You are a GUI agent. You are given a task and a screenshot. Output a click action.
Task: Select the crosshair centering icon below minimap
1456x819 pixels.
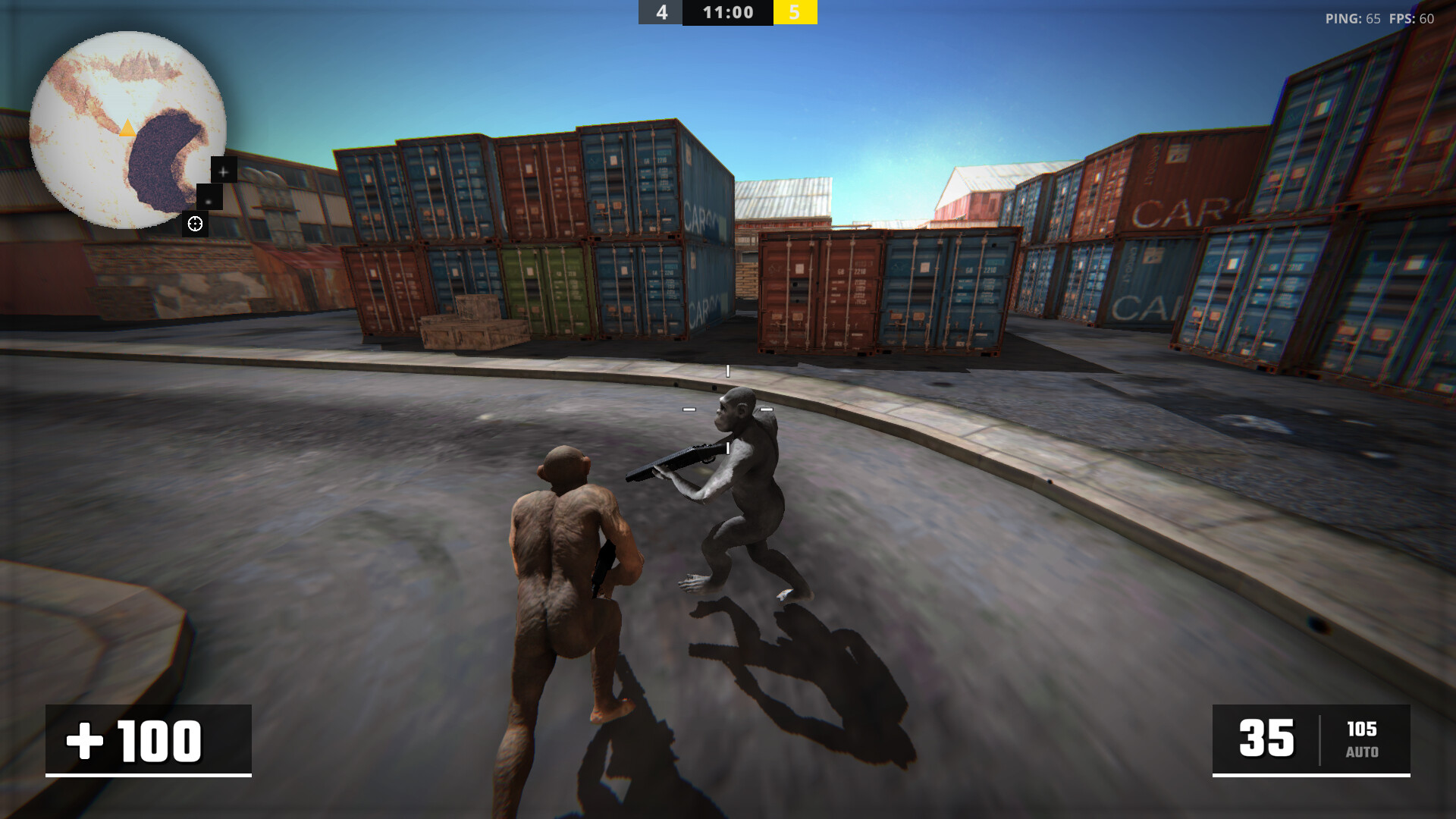coord(196,223)
